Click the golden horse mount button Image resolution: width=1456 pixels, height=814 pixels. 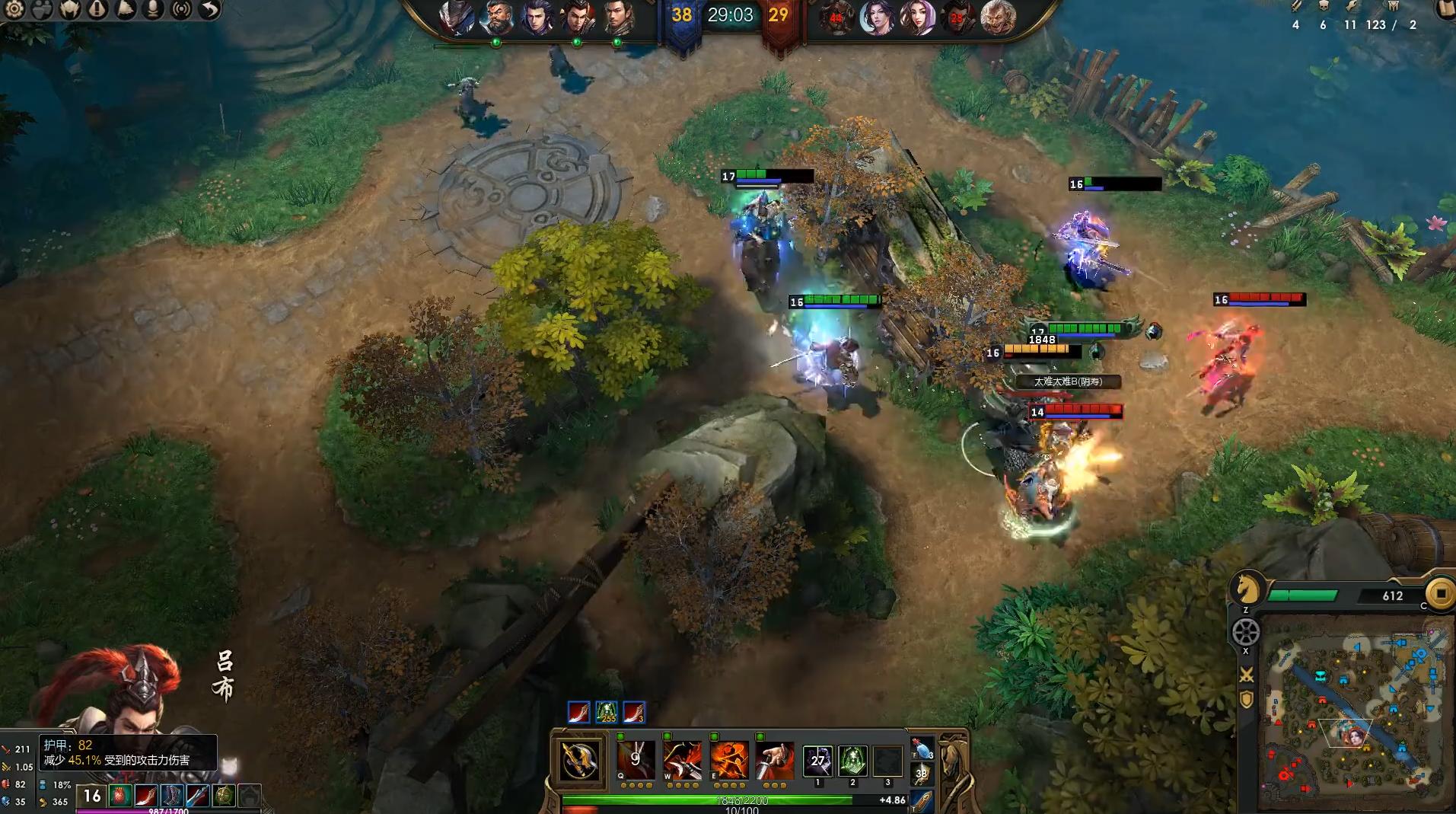1247,588
